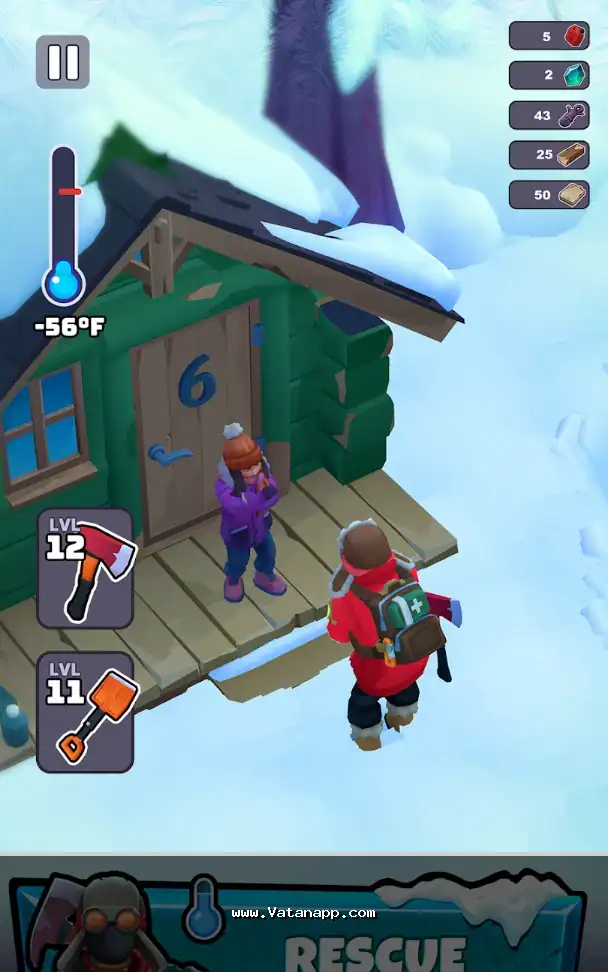Pause the game
The height and width of the screenshot is (972, 608).
coord(63,62)
